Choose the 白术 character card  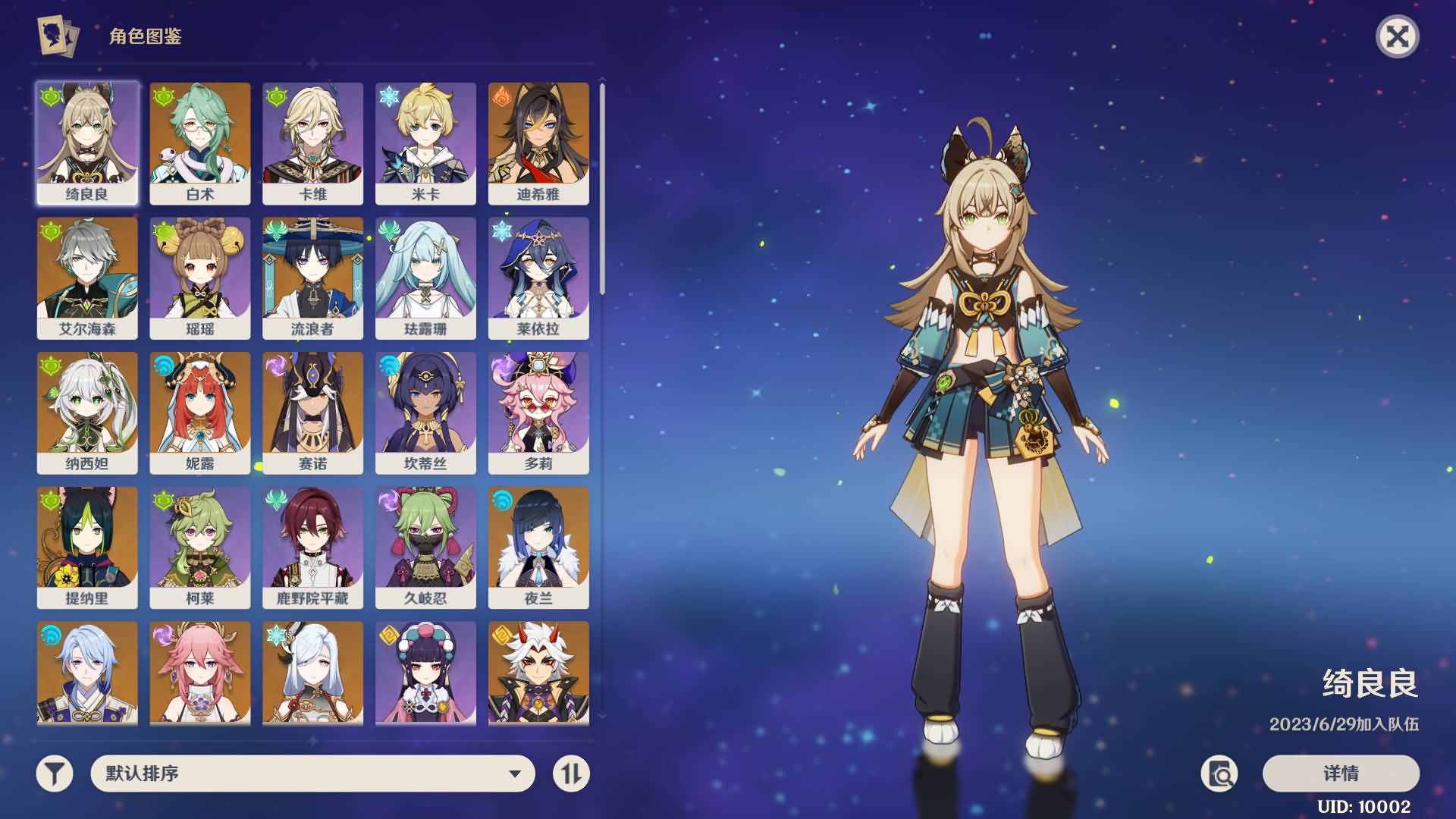pyautogui.click(x=200, y=143)
